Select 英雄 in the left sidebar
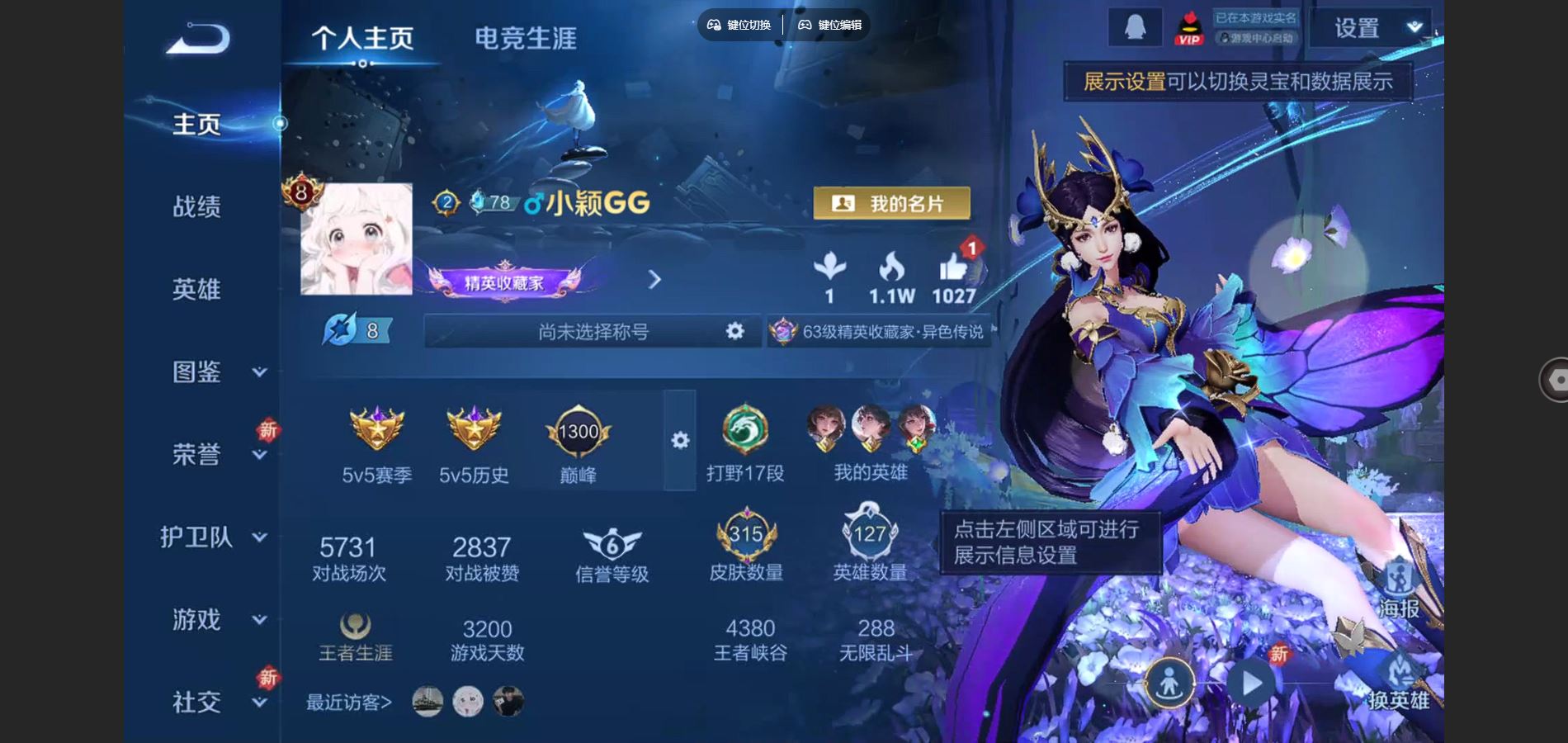Image resolution: width=1568 pixels, height=743 pixels. pos(196,289)
